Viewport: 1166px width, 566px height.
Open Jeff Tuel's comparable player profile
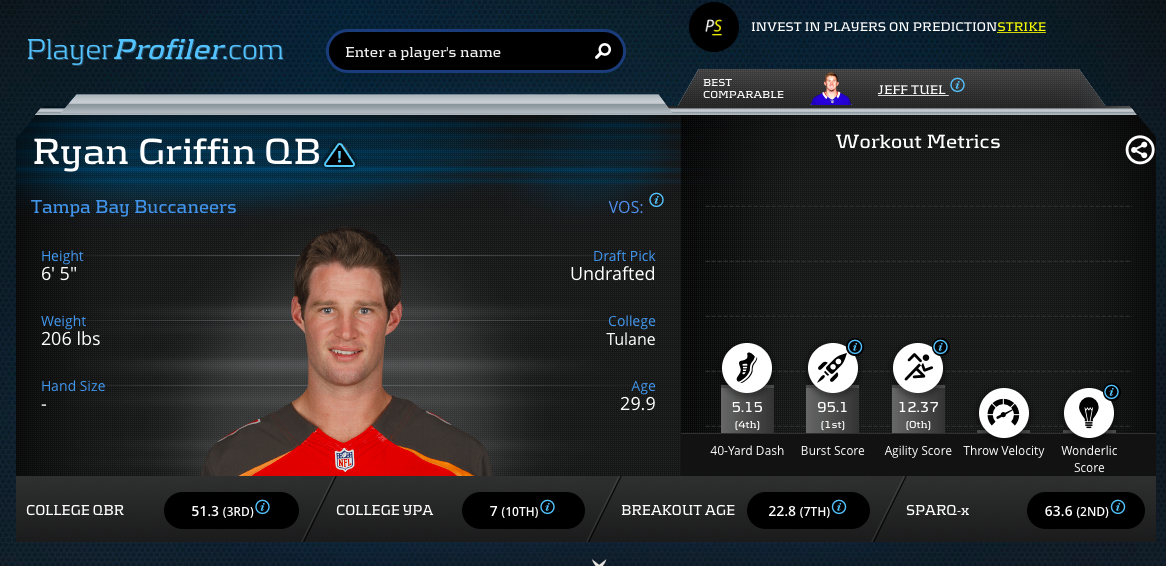(x=912, y=89)
